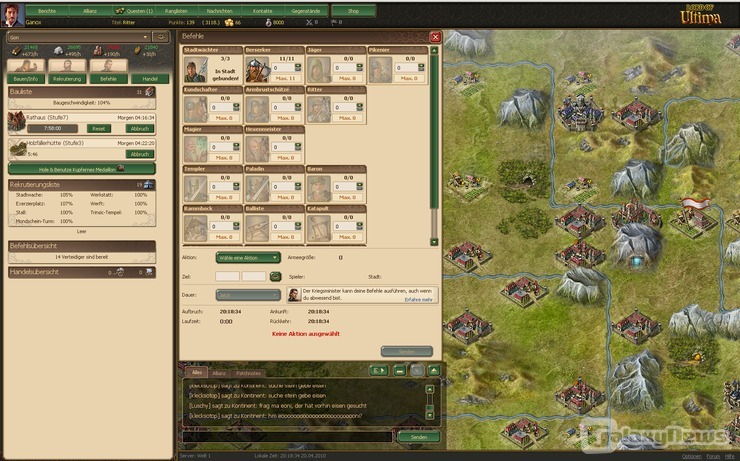Cancel the Holzfällerhütte construction with Abbruch
This screenshot has height=461, width=740.
pyautogui.click(x=140, y=154)
